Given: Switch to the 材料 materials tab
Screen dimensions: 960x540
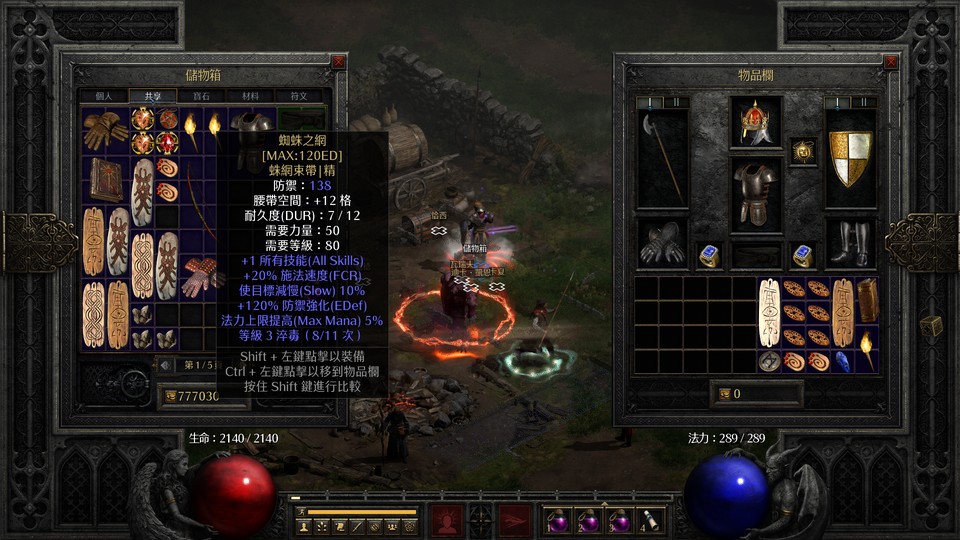Looking at the screenshot, I should click(x=250, y=96).
